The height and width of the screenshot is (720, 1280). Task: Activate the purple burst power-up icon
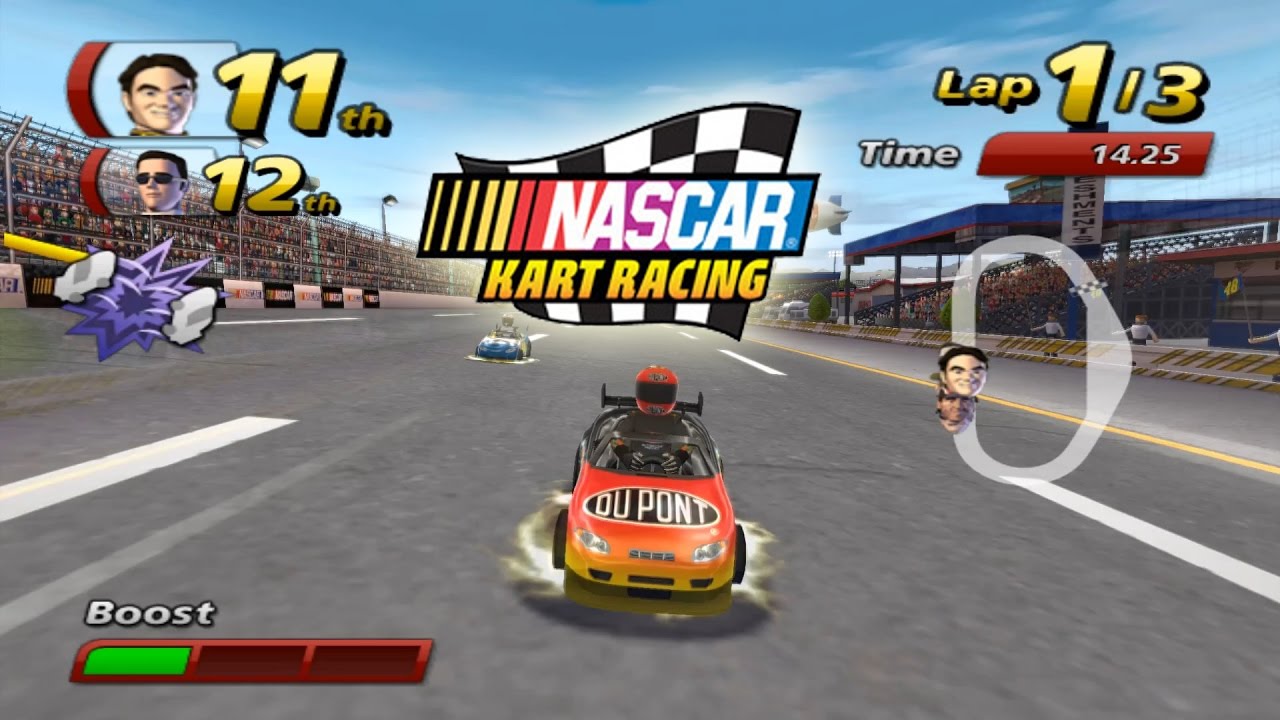pyautogui.click(x=137, y=297)
